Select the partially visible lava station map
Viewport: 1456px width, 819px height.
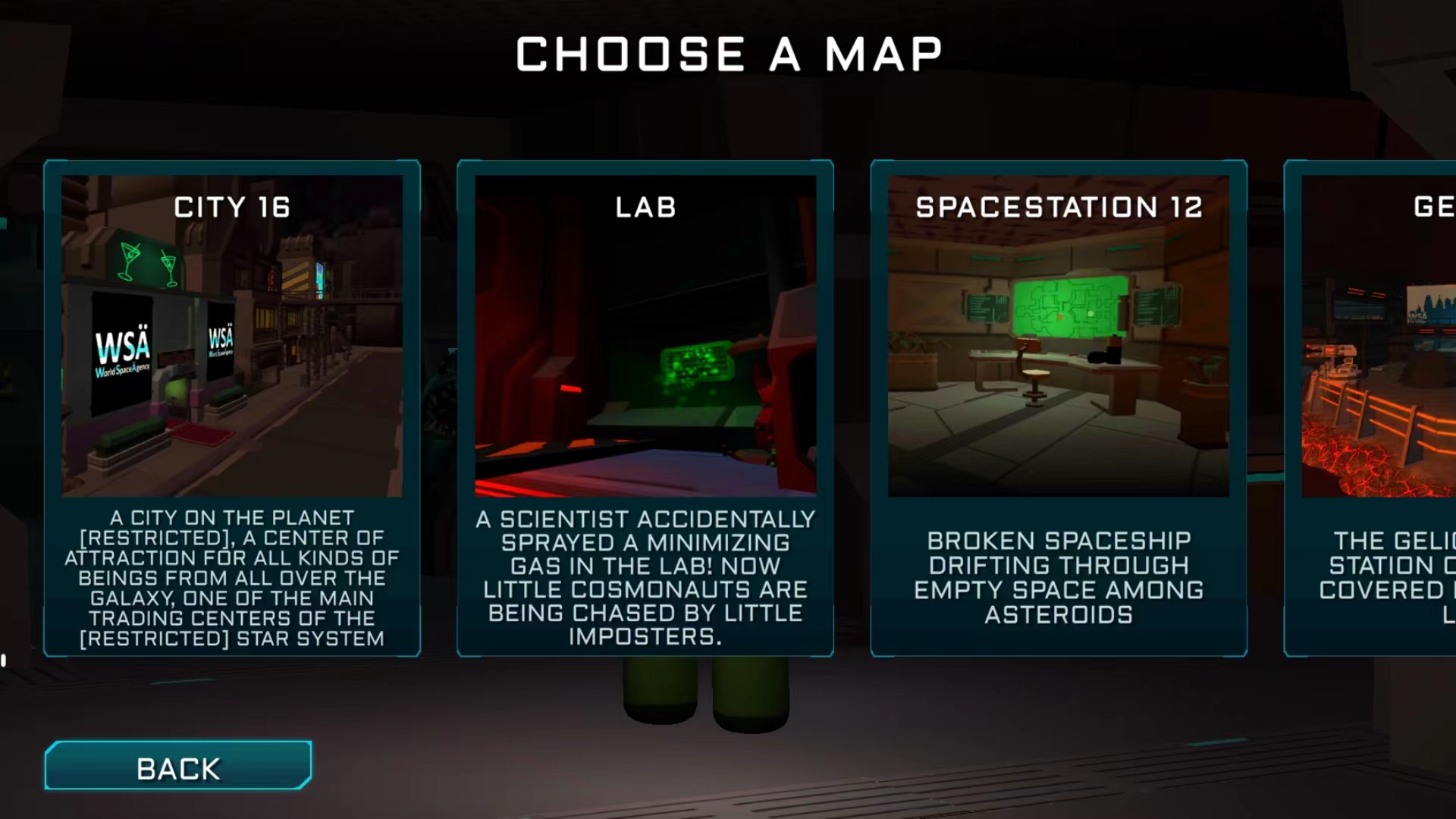[1373, 408]
